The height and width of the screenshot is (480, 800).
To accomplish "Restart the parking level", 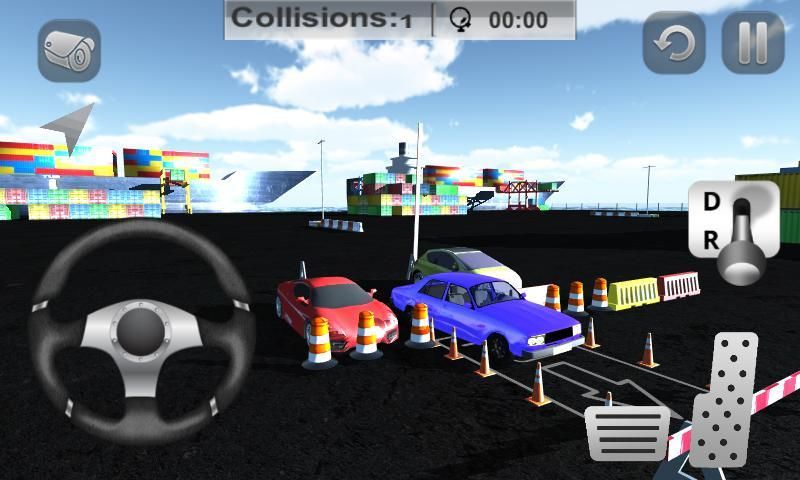I will (673, 43).
